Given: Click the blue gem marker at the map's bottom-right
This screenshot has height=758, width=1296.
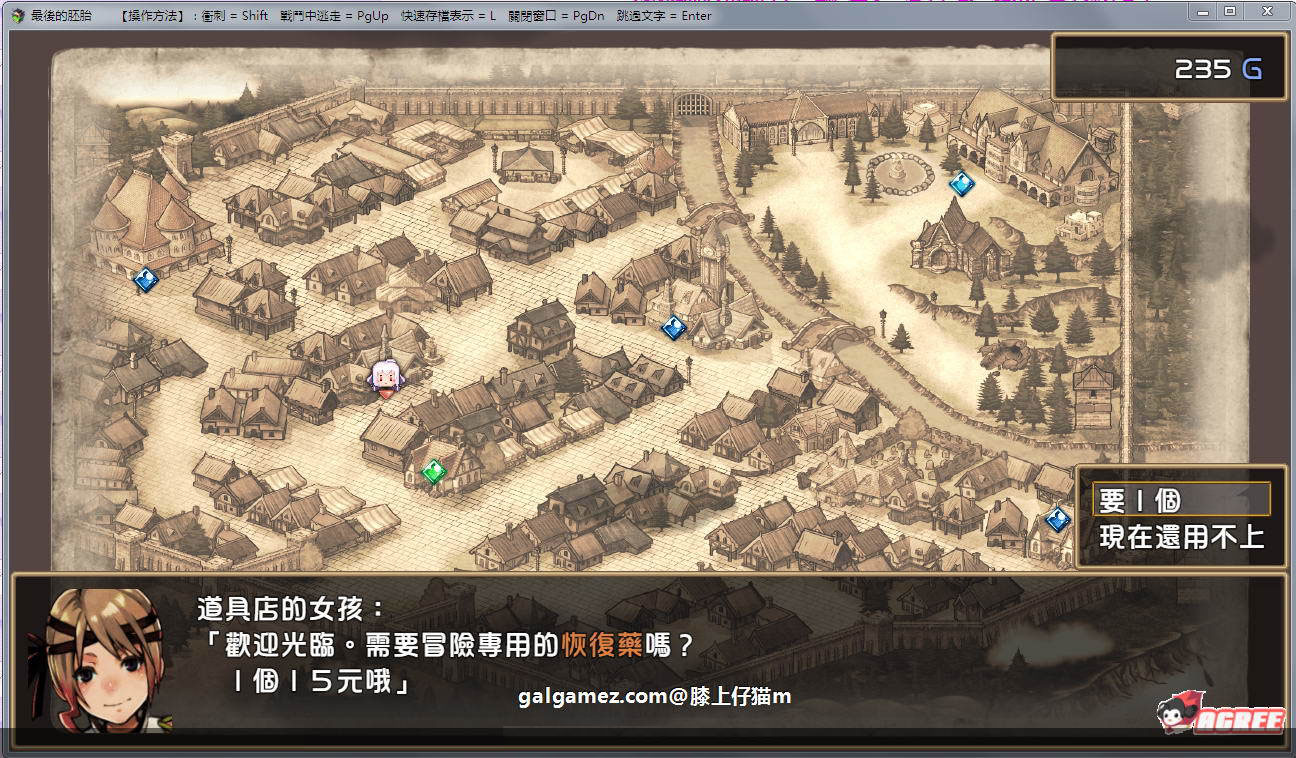Looking at the screenshot, I should (1054, 519).
